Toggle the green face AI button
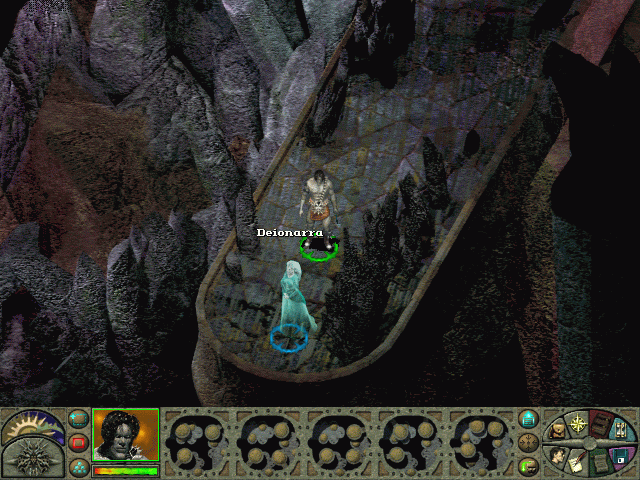This screenshot has height=480, width=640. click(x=530, y=466)
